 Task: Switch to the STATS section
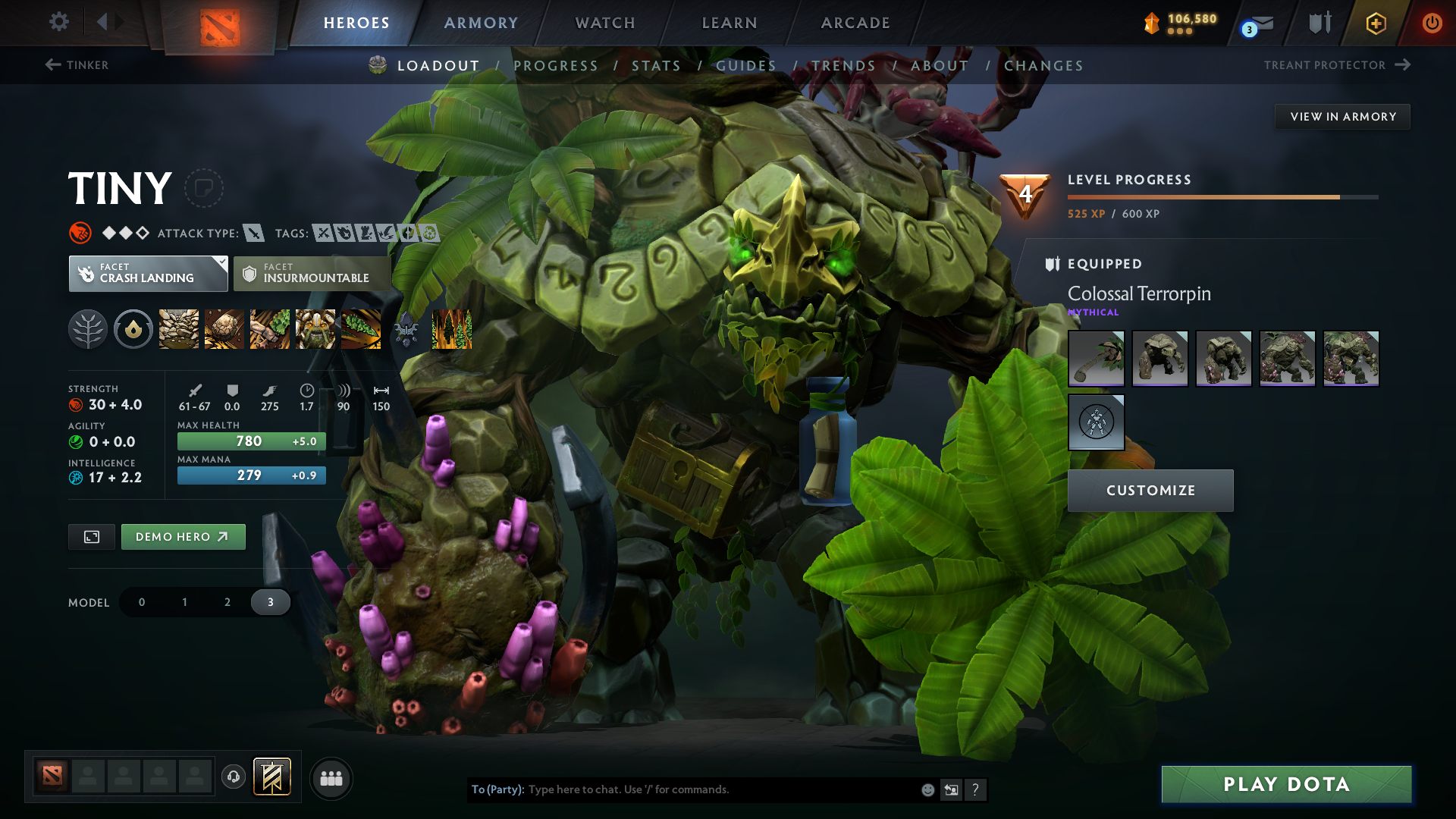[657, 66]
